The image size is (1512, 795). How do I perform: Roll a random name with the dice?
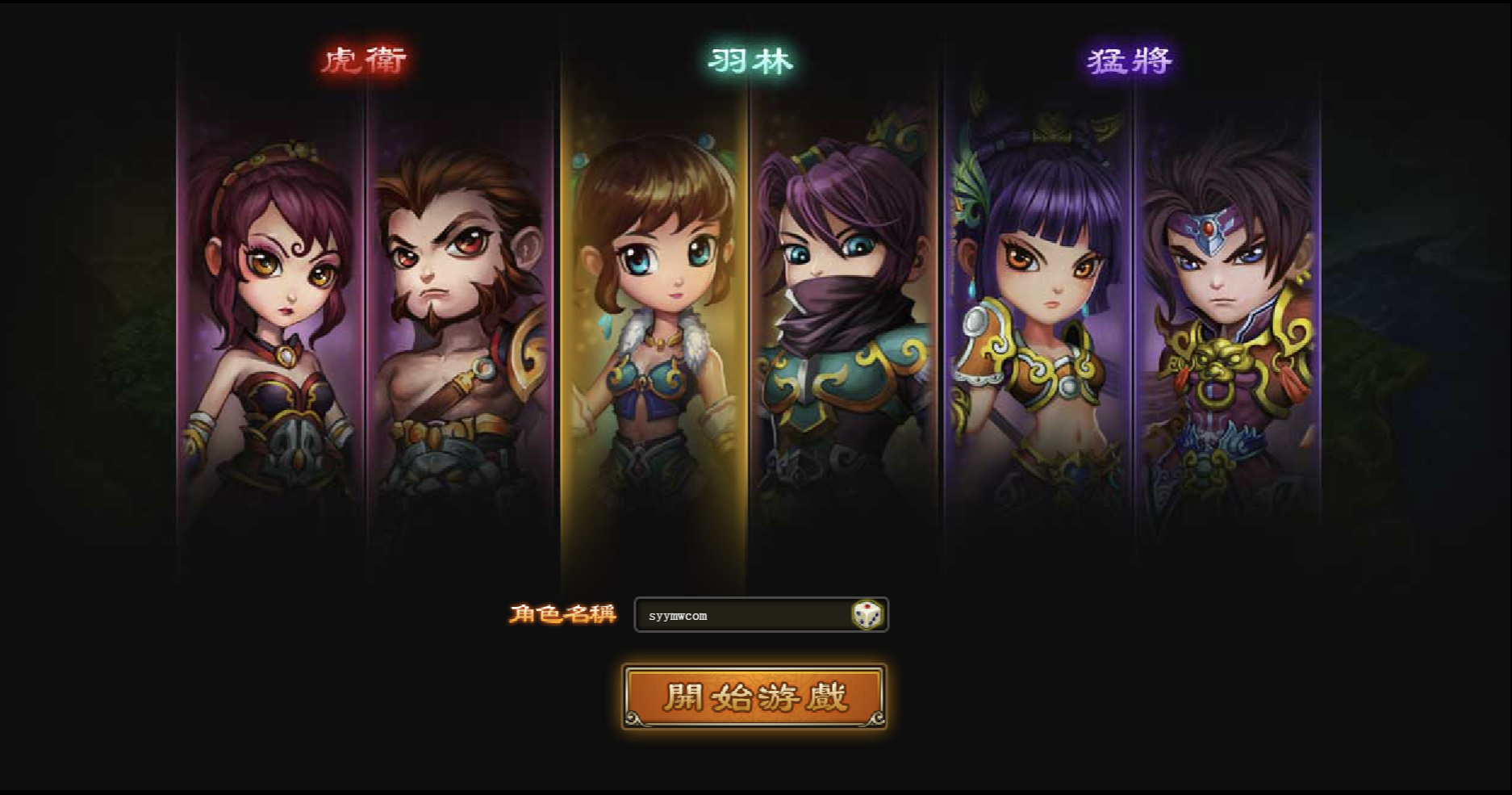tap(867, 615)
